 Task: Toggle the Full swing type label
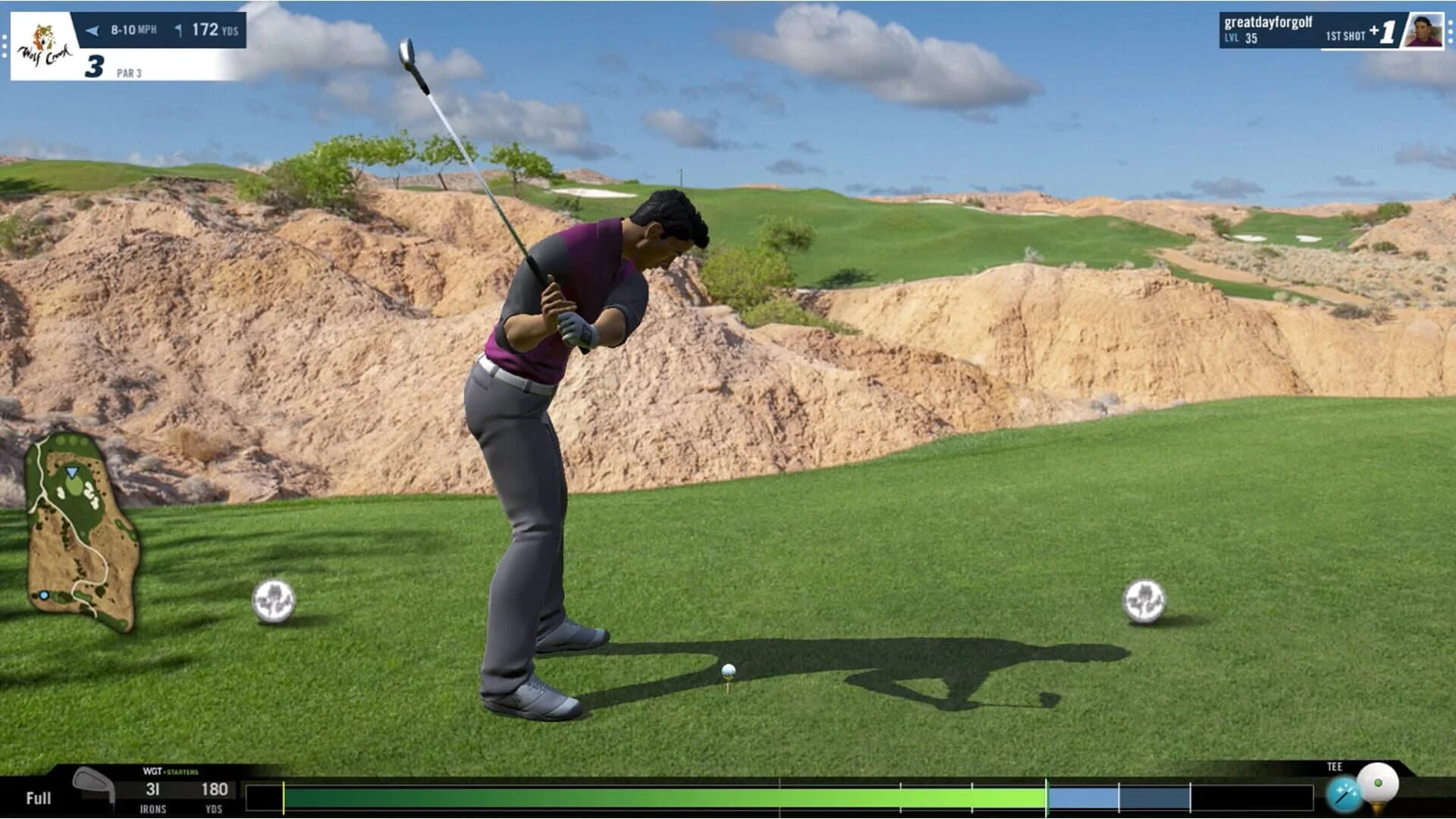38,798
